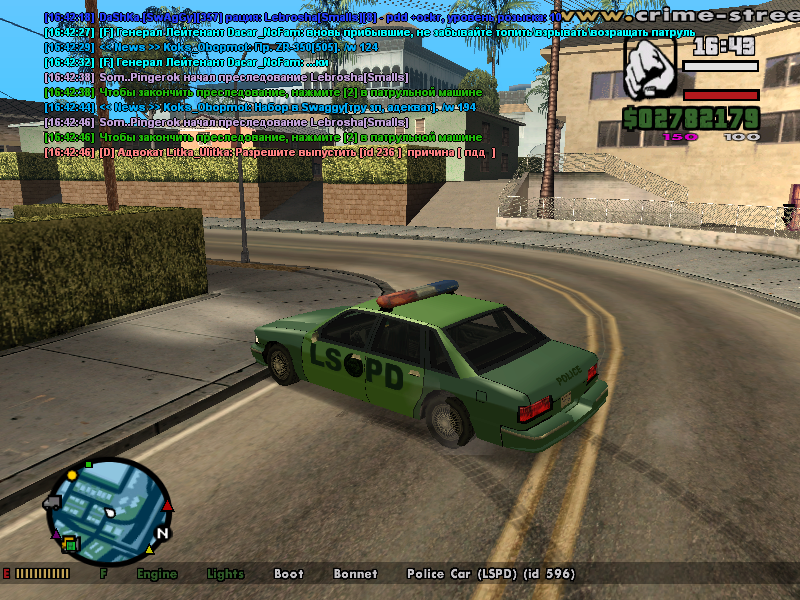Click the latest chat line from Адвокат
The width and height of the screenshot is (800, 600).
[x=270, y=151]
